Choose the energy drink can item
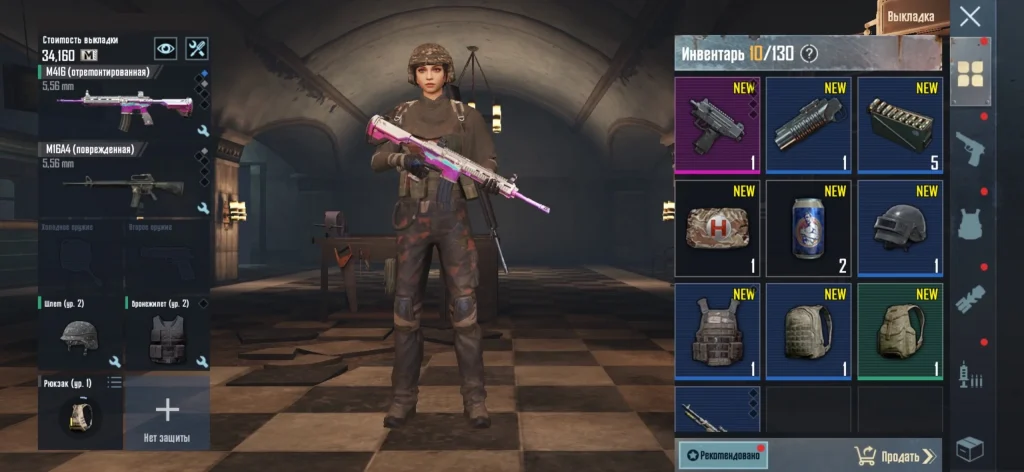Screen dimensions: 1024x472 tap(807, 228)
